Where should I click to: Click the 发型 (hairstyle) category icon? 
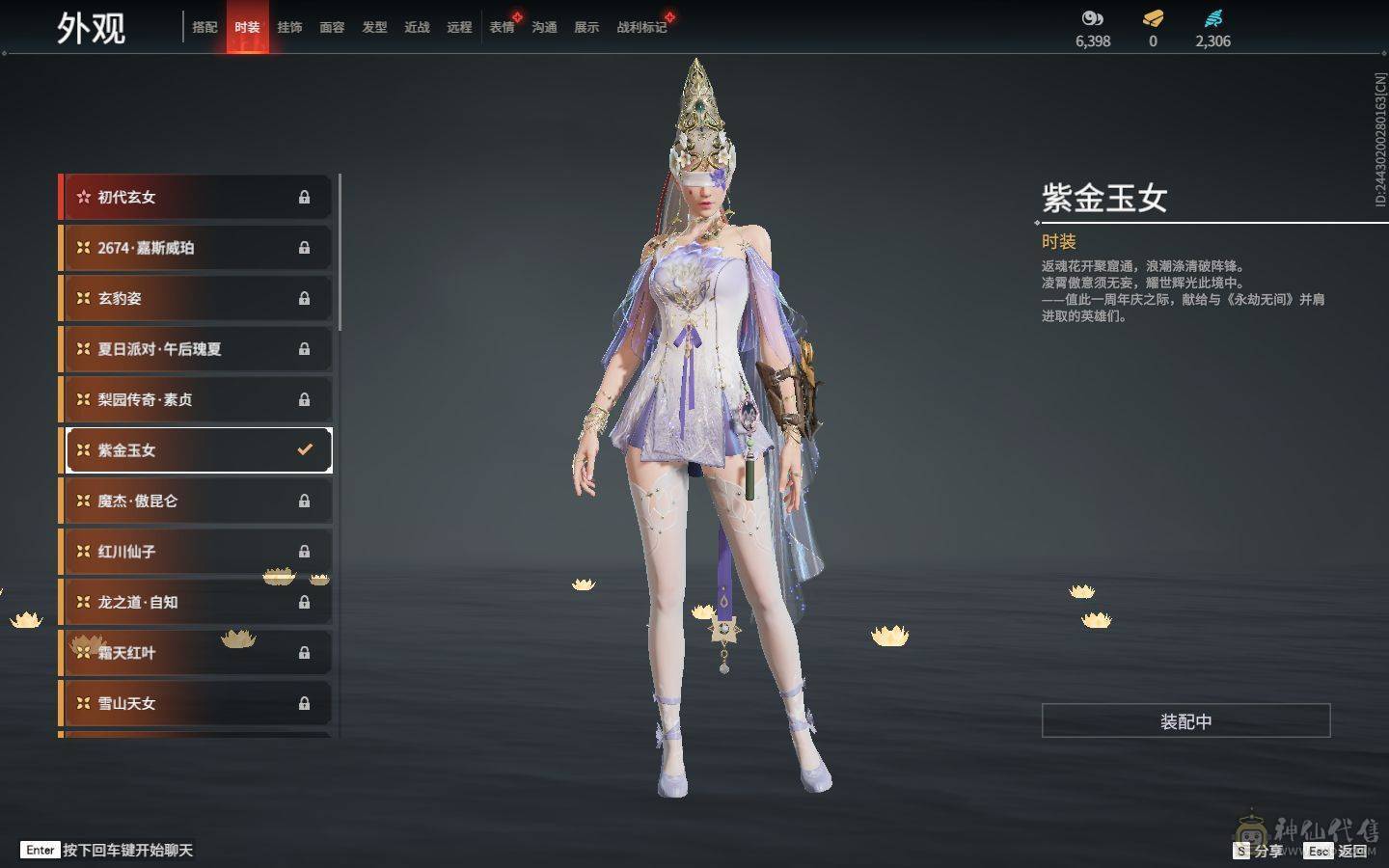[x=374, y=27]
